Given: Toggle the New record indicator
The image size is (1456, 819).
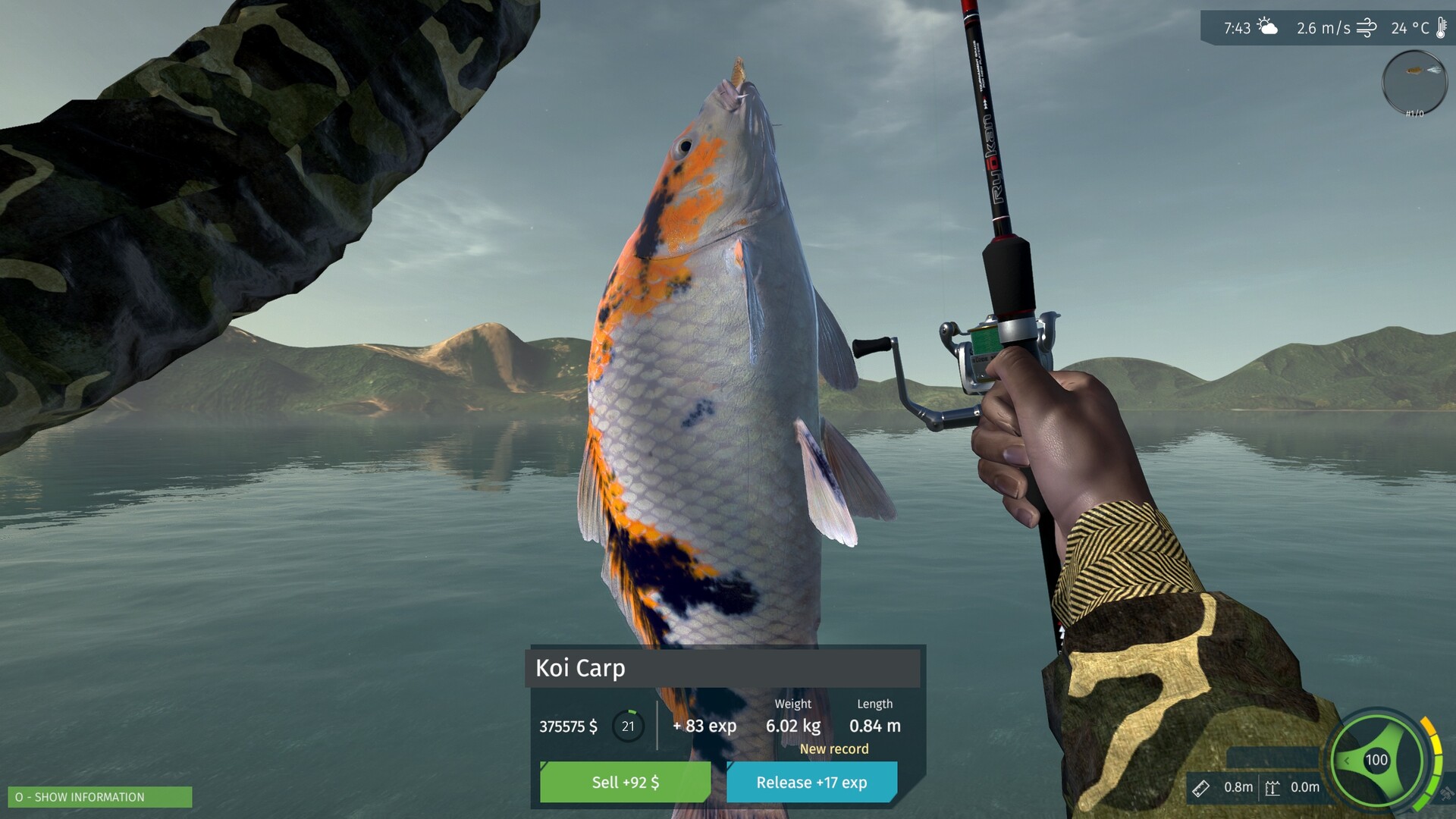Looking at the screenshot, I should click(834, 749).
